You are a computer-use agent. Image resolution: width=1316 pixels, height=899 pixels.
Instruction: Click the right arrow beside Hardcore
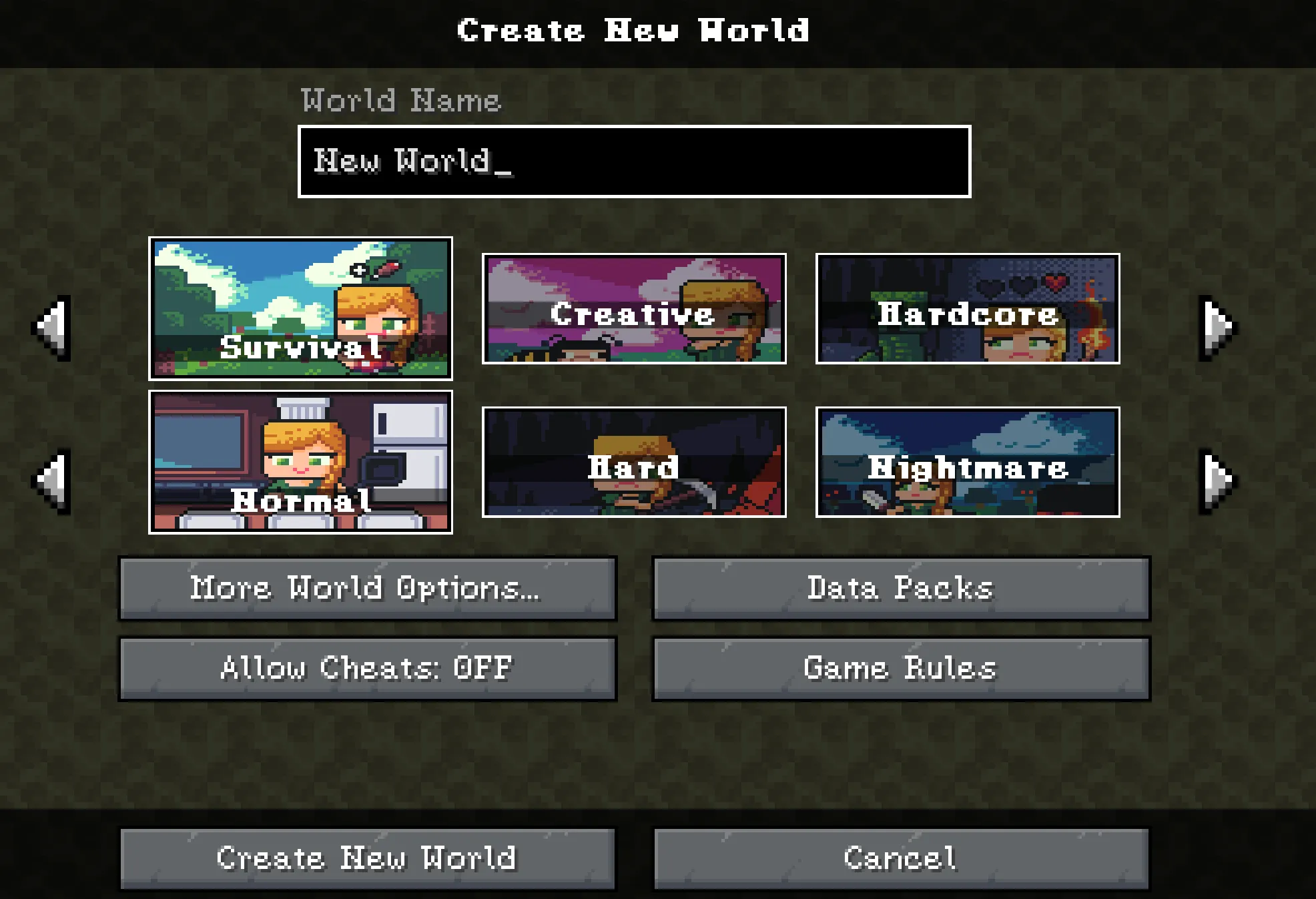[1217, 326]
